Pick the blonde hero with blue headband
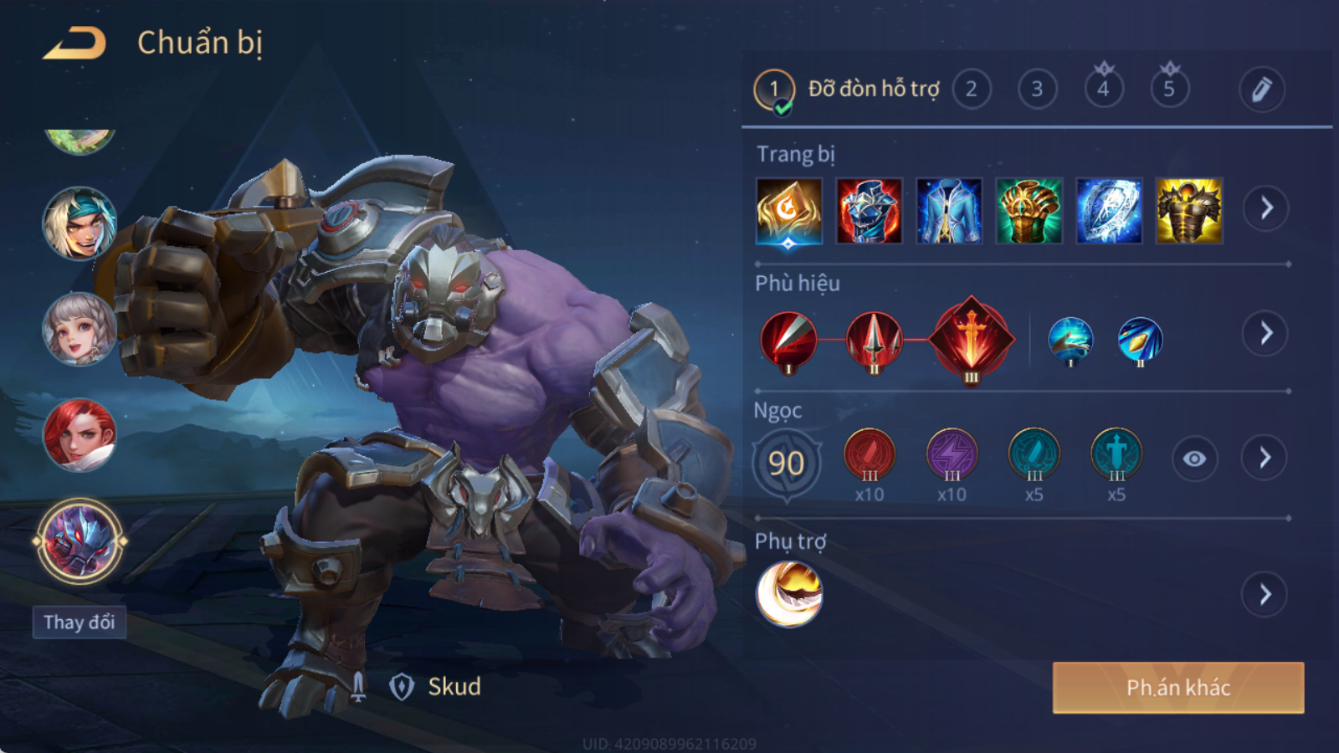Image resolution: width=1339 pixels, height=753 pixels. pos(79,223)
